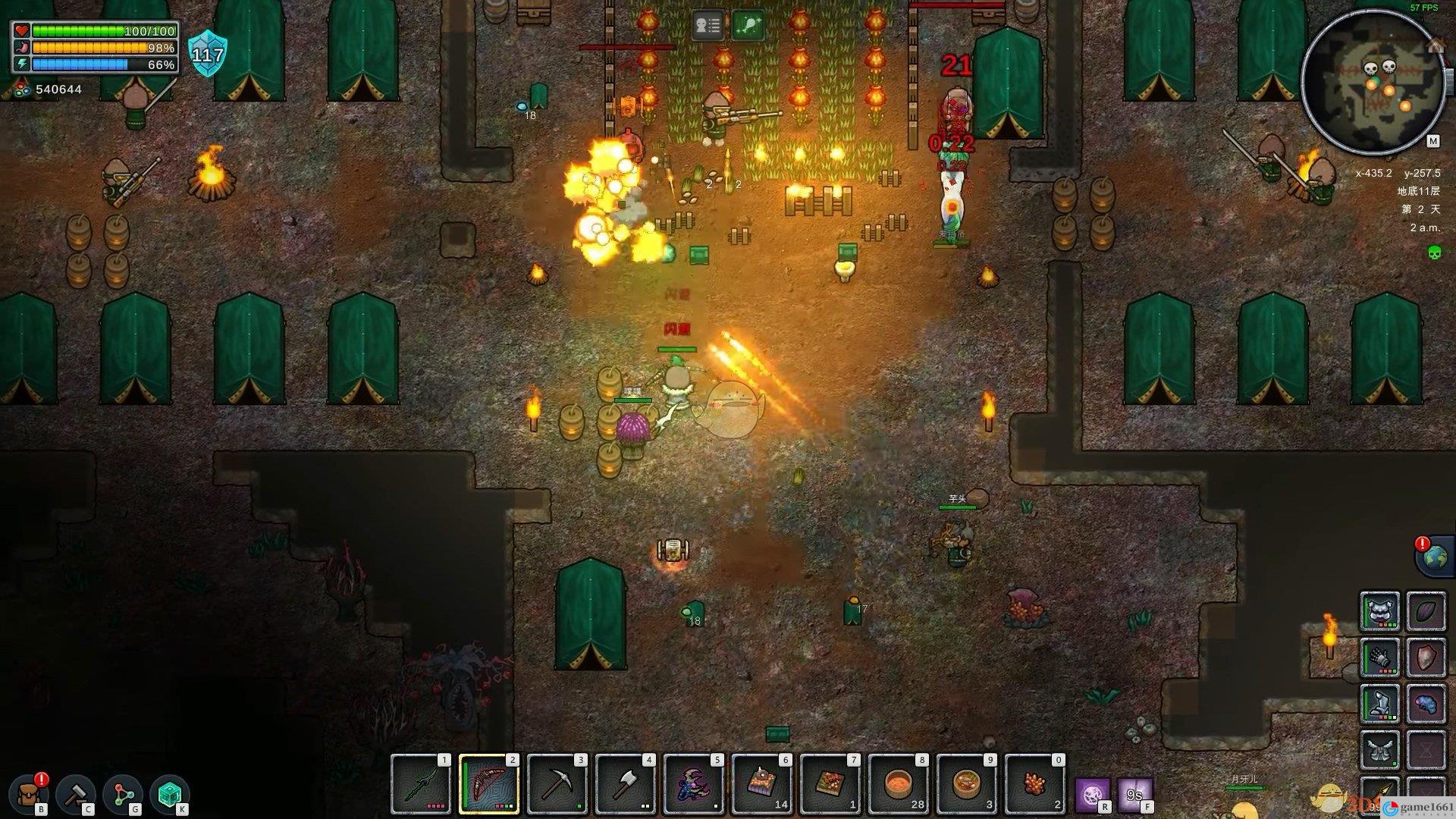The width and height of the screenshot is (1456, 819).
Task: Select the helmet equipment slot
Action: (x=1380, y=611)
